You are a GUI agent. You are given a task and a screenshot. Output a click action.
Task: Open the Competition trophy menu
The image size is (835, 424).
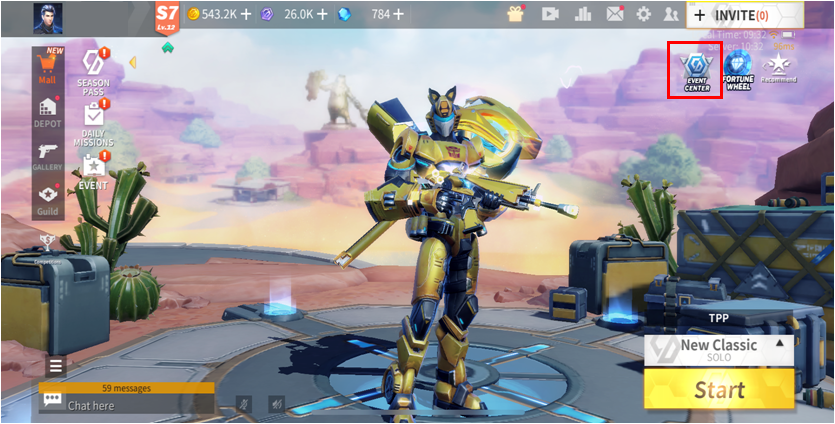[48, 242]
